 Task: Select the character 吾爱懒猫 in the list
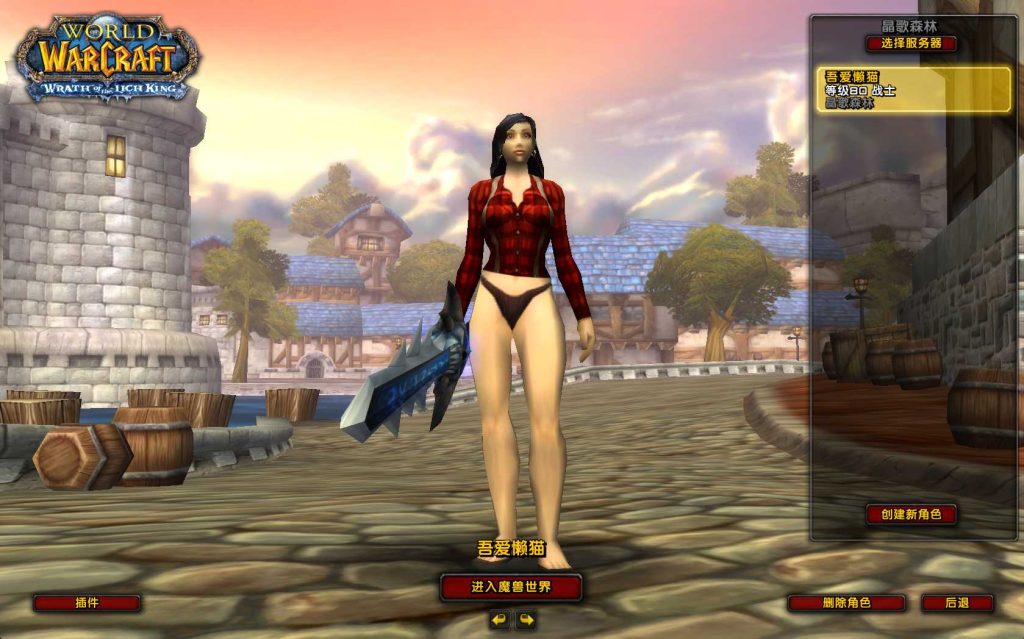click(x=911, y=89)
